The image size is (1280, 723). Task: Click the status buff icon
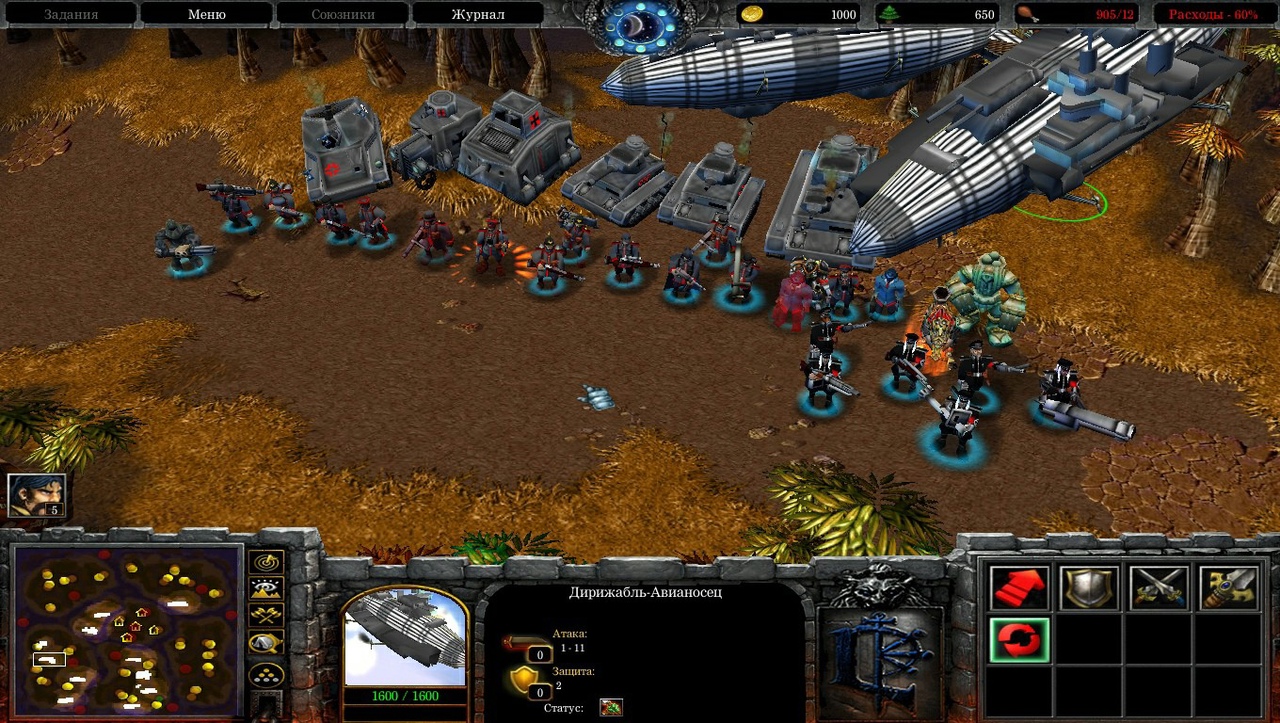point(610,708)
